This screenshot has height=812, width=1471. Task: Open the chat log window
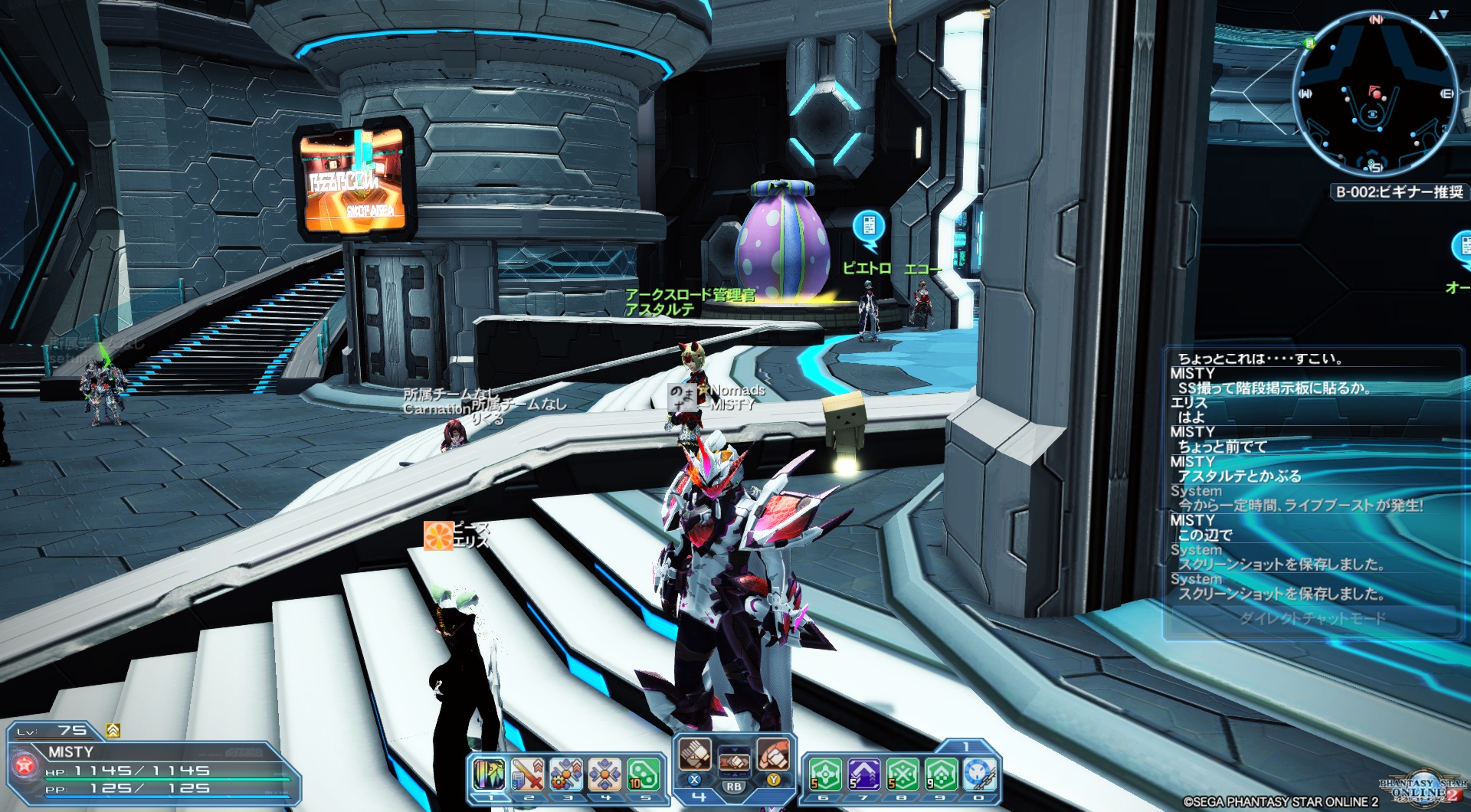click(1312, 475)
